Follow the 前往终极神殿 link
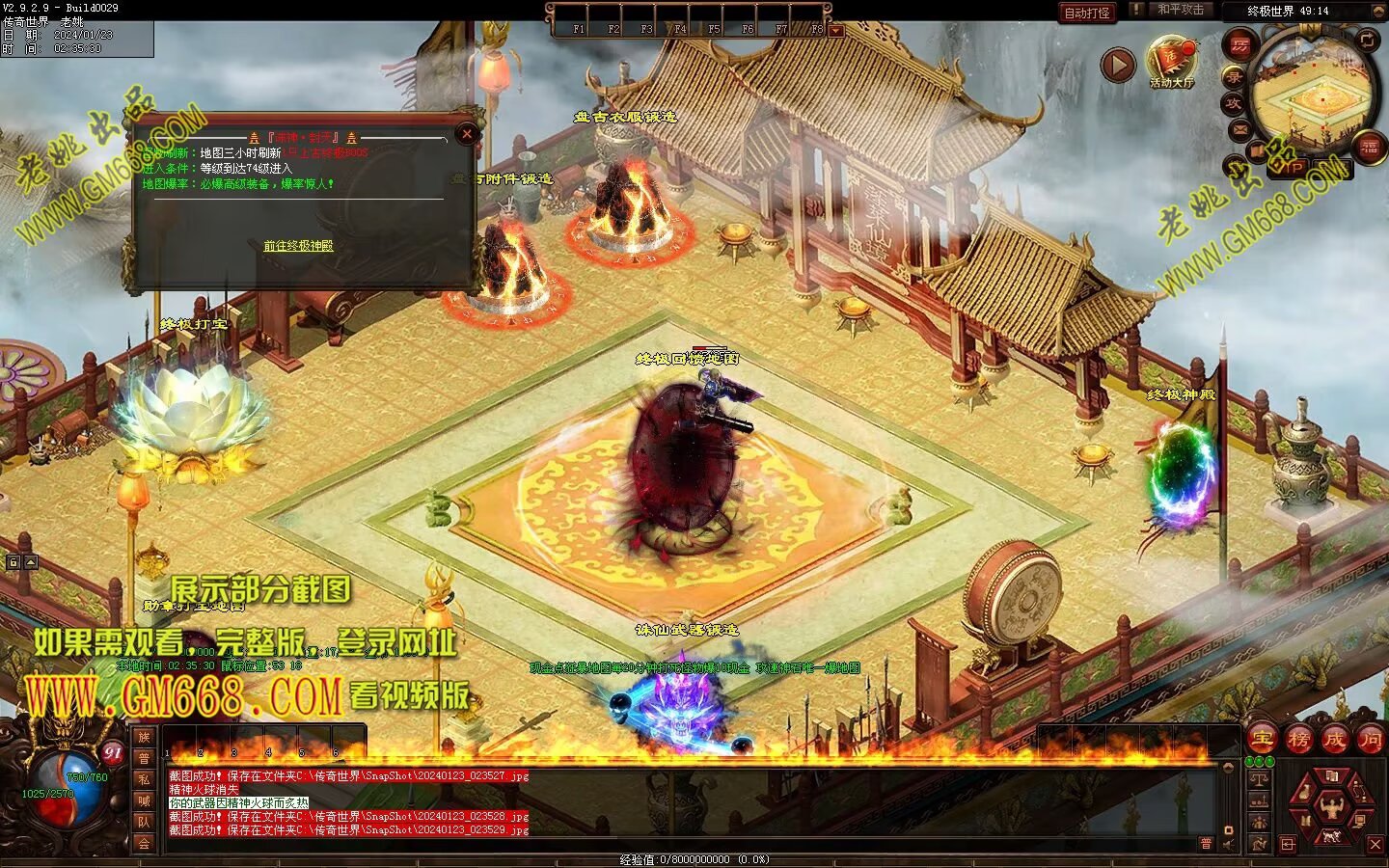Viewport: 1389px width, 868px height. click(298, 246)
